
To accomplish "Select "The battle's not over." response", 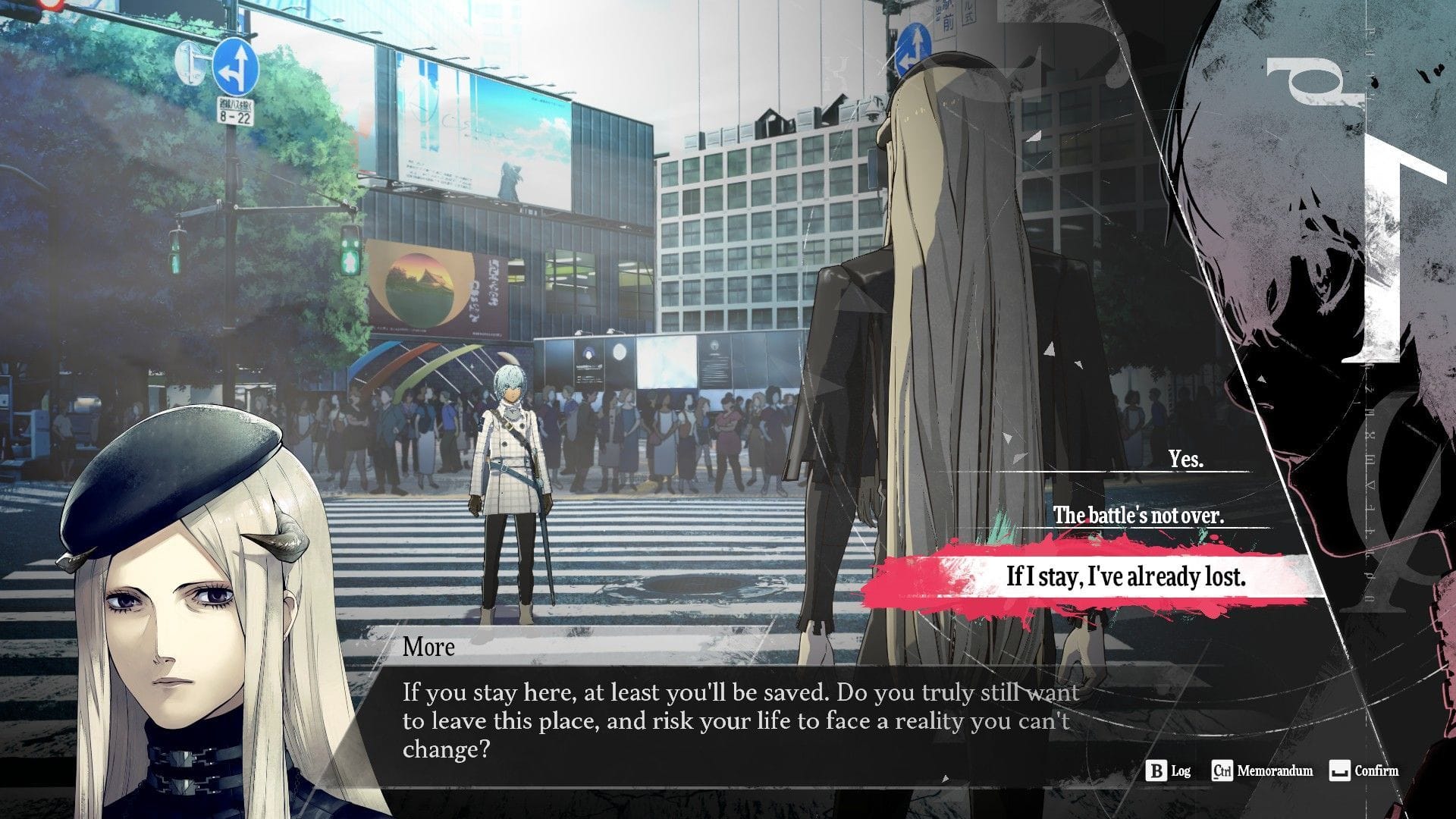I will click(x=1137, y=516).
